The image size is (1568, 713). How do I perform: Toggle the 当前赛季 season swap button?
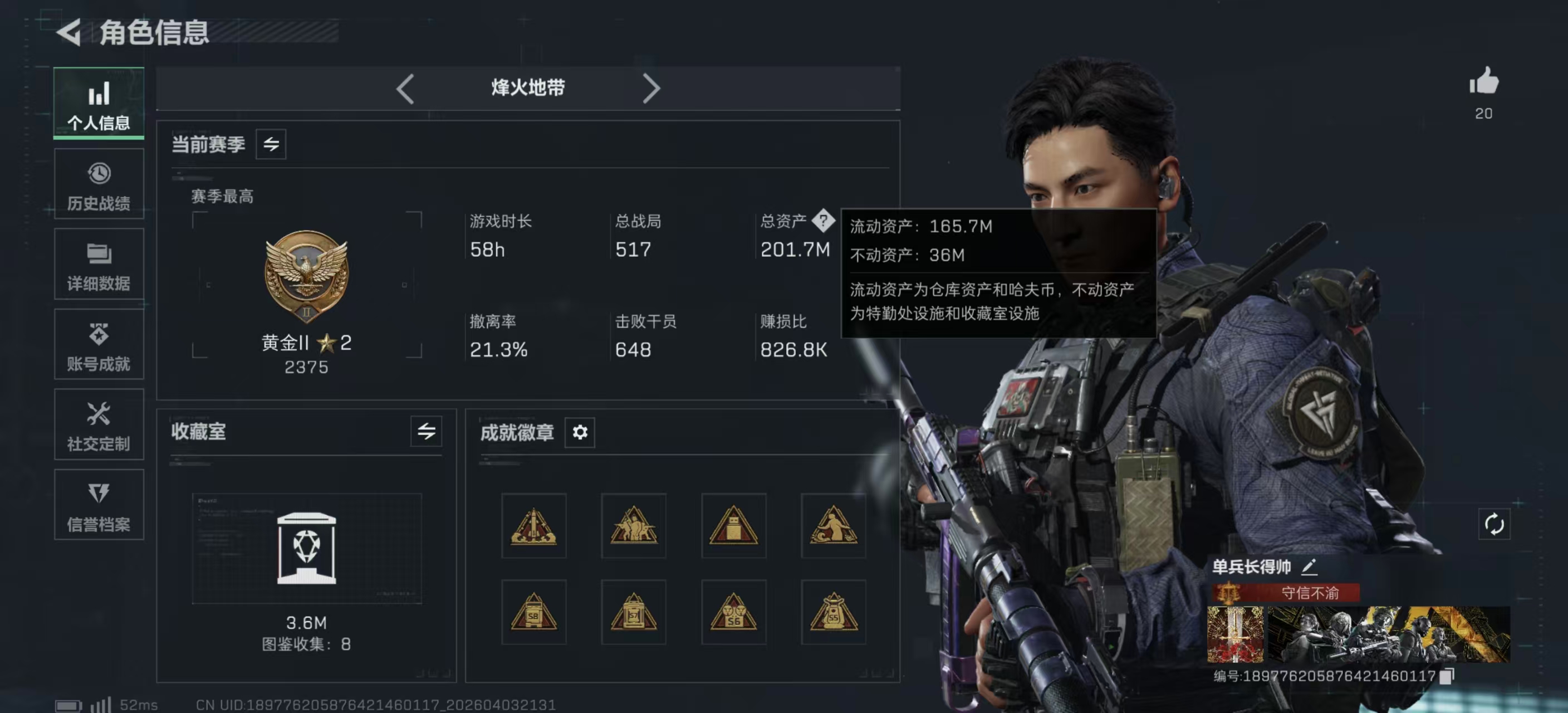271,144
